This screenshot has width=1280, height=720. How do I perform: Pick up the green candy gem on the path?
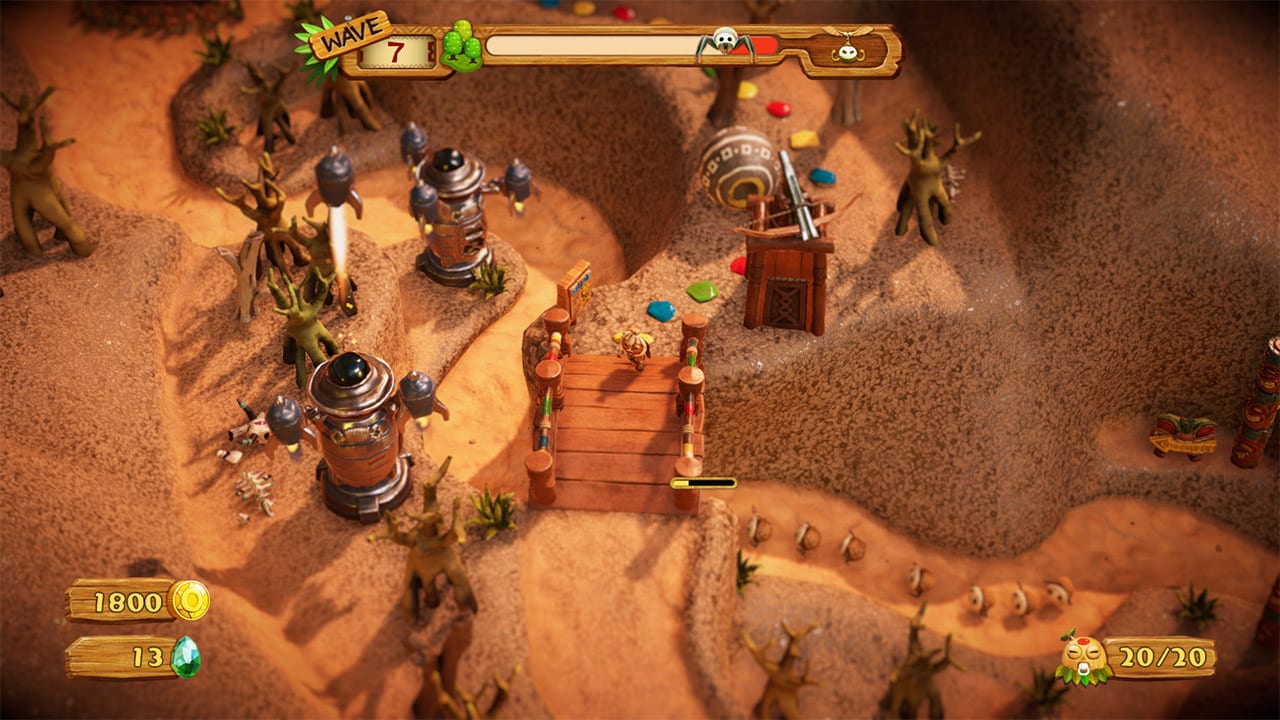[701, 293]
